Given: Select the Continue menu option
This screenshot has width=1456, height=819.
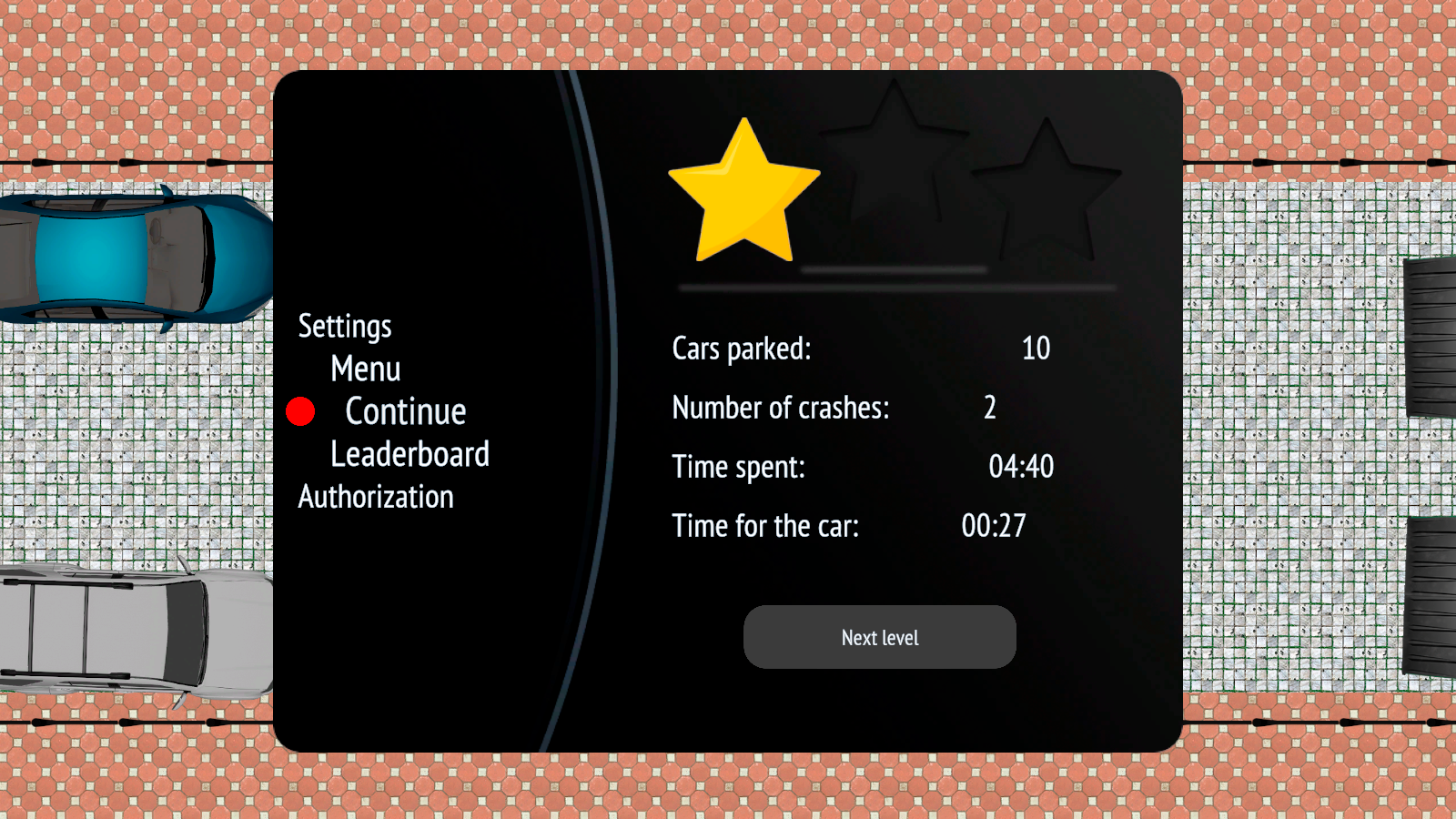Looking at the screenshot, I should point(405,411).
